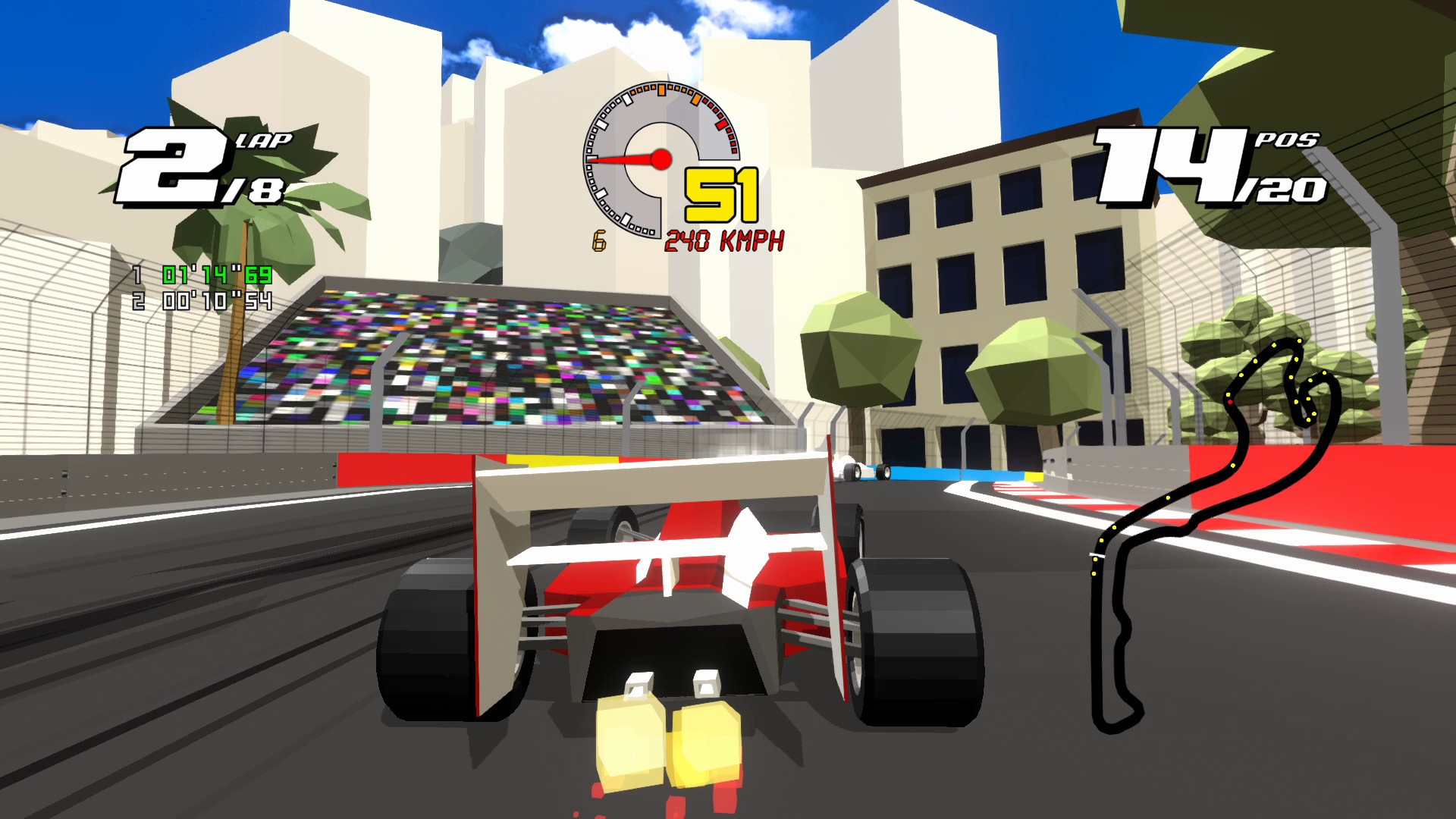Click the speedometer needle
Image resolution: width=1456 pixels, height=819 pixels.
(622, 159)
